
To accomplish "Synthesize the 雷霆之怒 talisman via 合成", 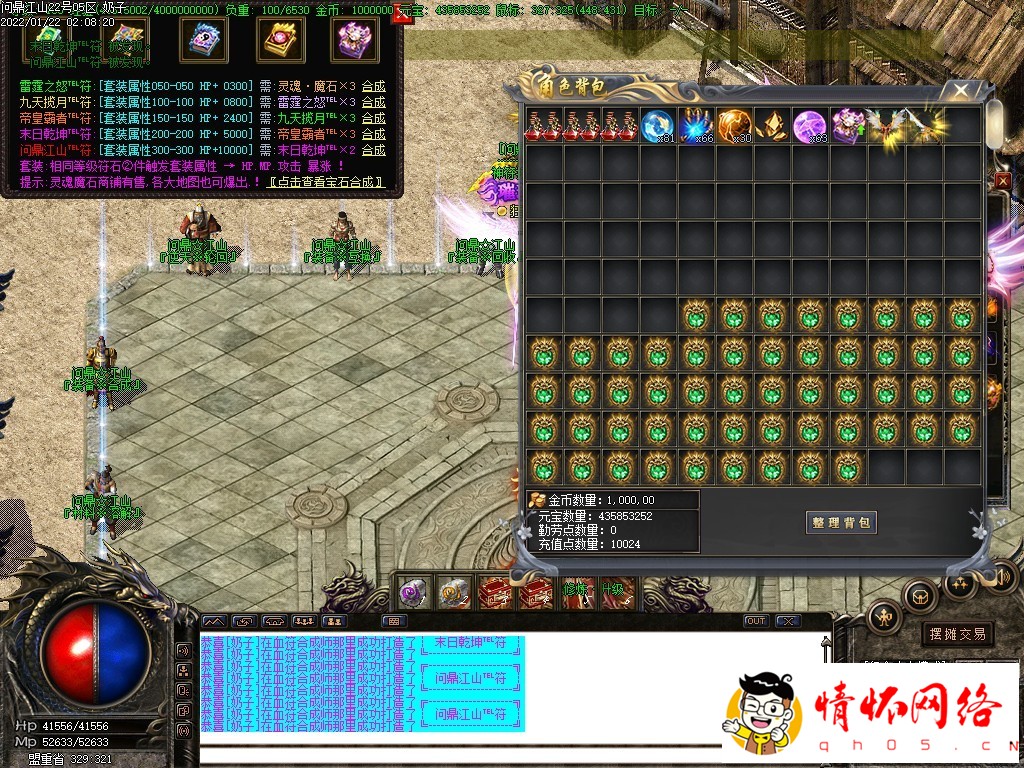I will [373, 86].
